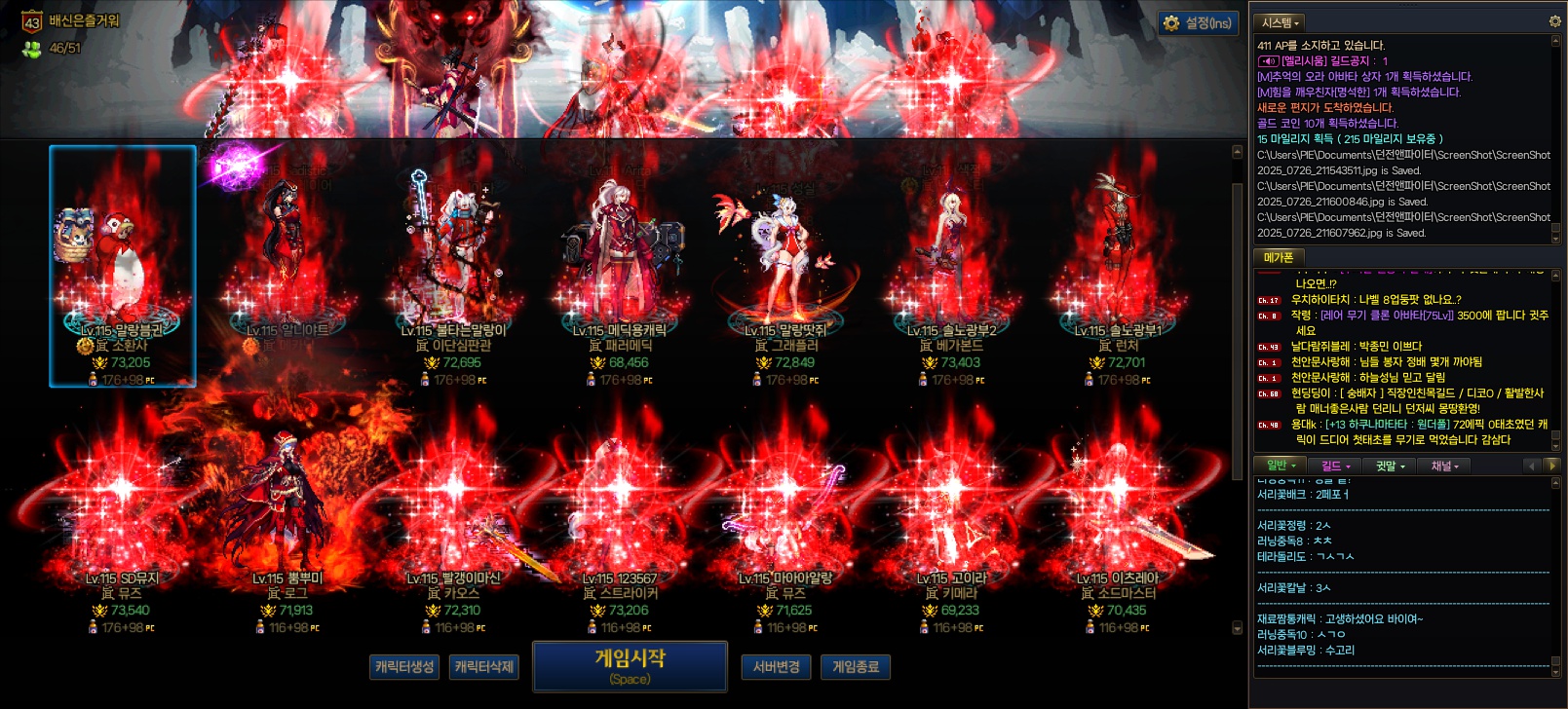Open 캐릭터생성 to create a character
The image size is (1568, 709).
pyautogui.click(x=404, y=667)
